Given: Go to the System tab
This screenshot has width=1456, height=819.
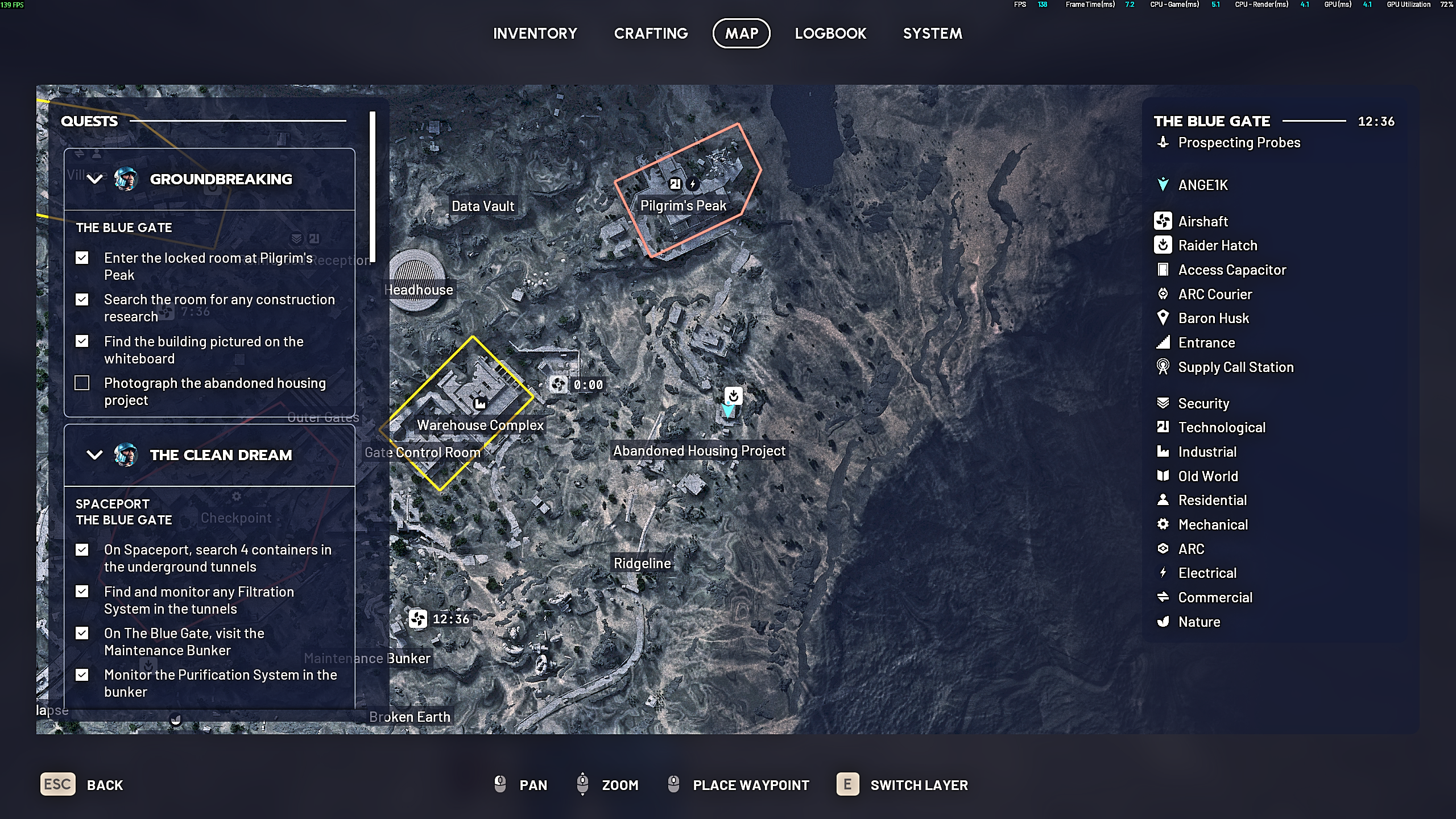Looking at the screenshot, I should pos(932,34).
